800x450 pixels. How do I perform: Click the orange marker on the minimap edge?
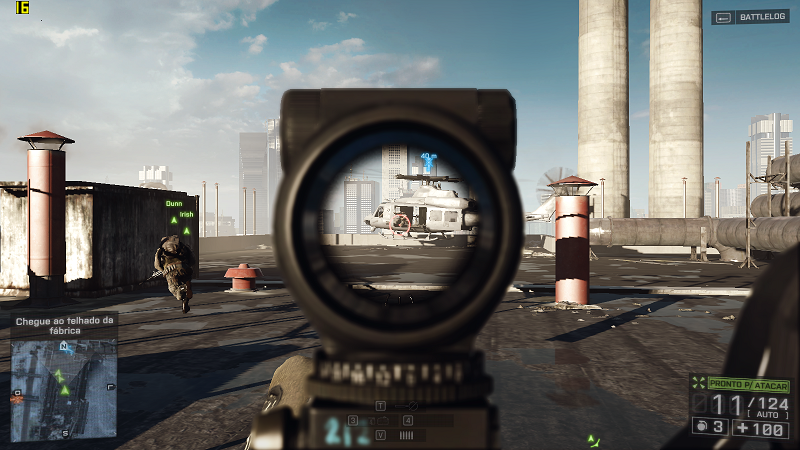pos(16,398)
